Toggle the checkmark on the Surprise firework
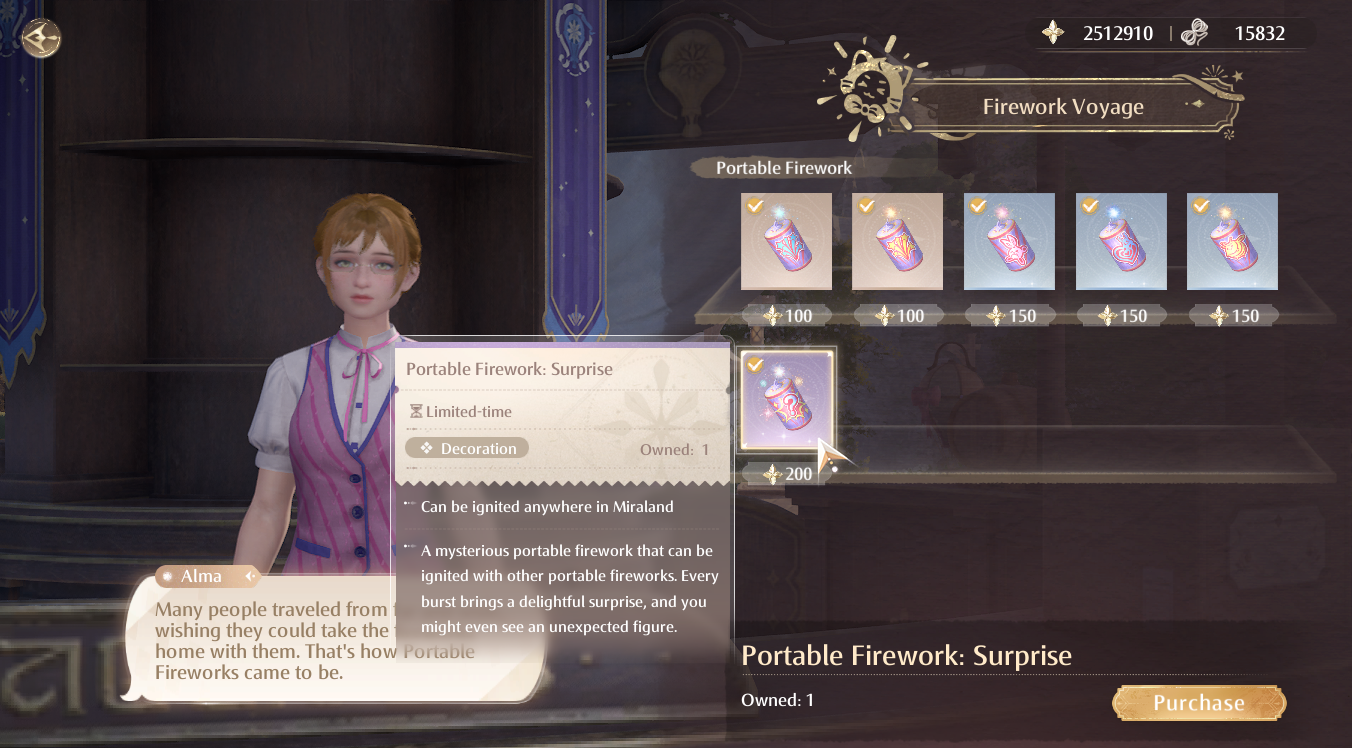 [x=752, y=366]
